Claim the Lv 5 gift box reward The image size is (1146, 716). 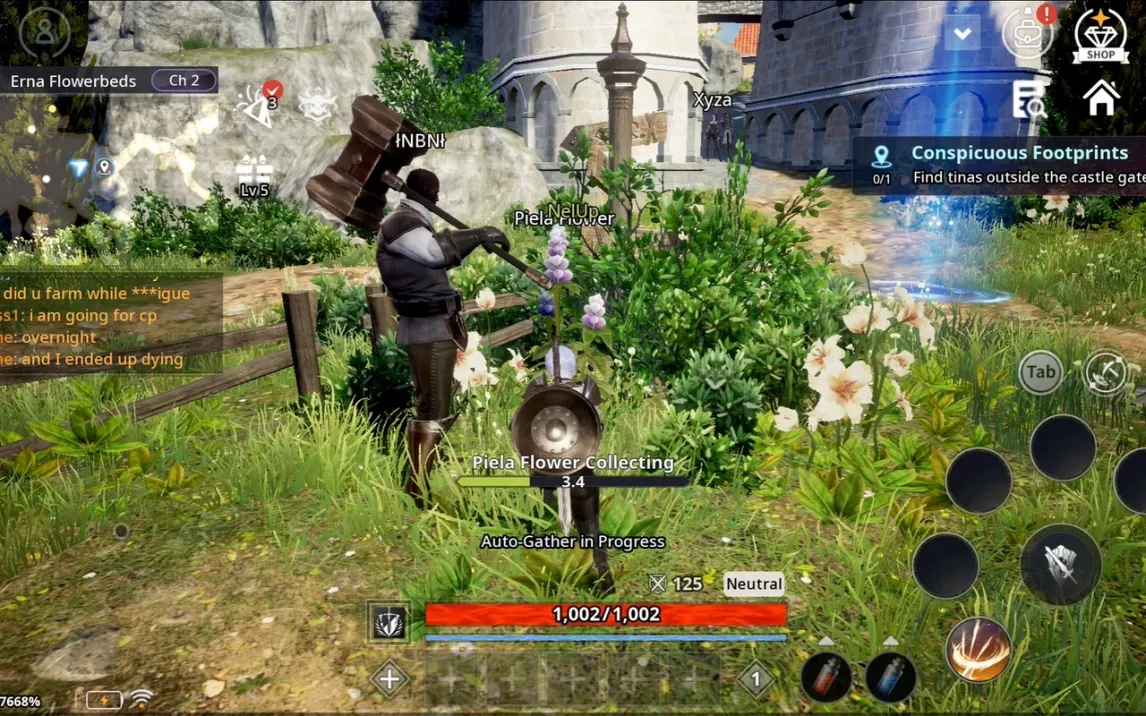254,176
